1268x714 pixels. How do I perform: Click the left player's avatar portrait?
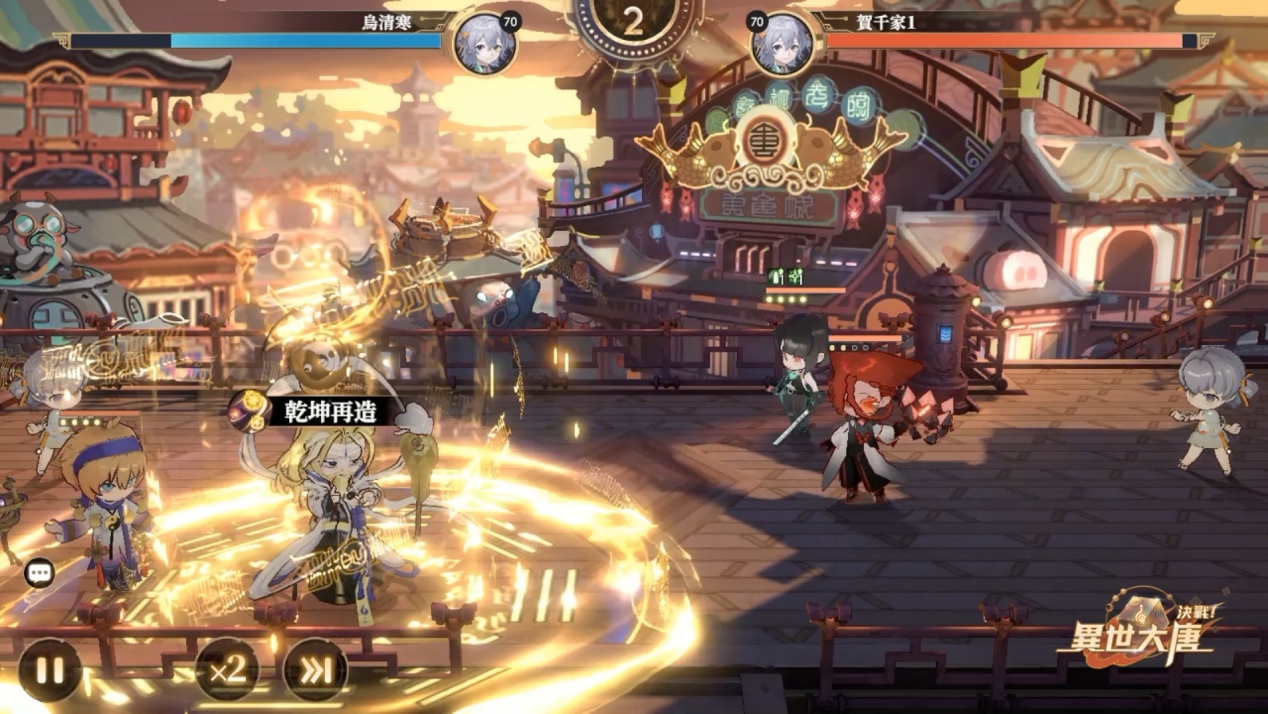(x=484, y=44)
